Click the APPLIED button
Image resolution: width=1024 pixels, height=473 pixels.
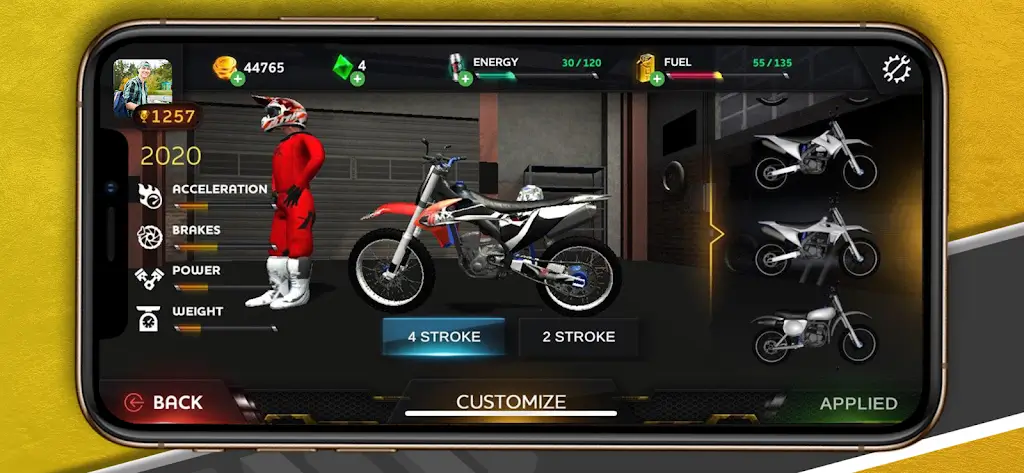click(858, 404)
